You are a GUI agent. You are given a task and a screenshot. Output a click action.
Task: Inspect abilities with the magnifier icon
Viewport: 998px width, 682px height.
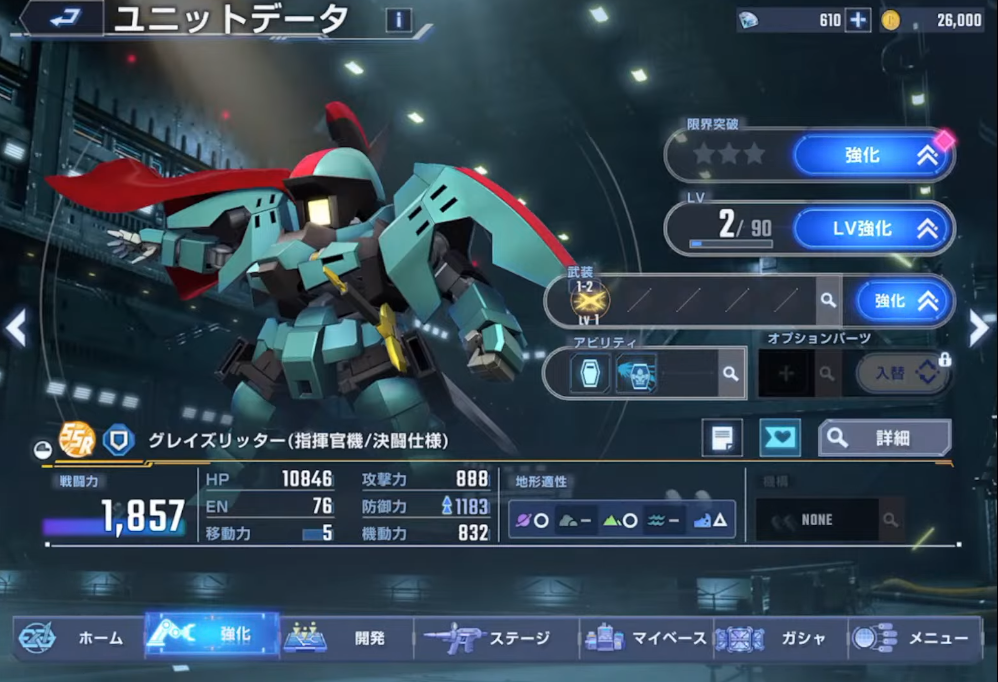pos(731,373)
